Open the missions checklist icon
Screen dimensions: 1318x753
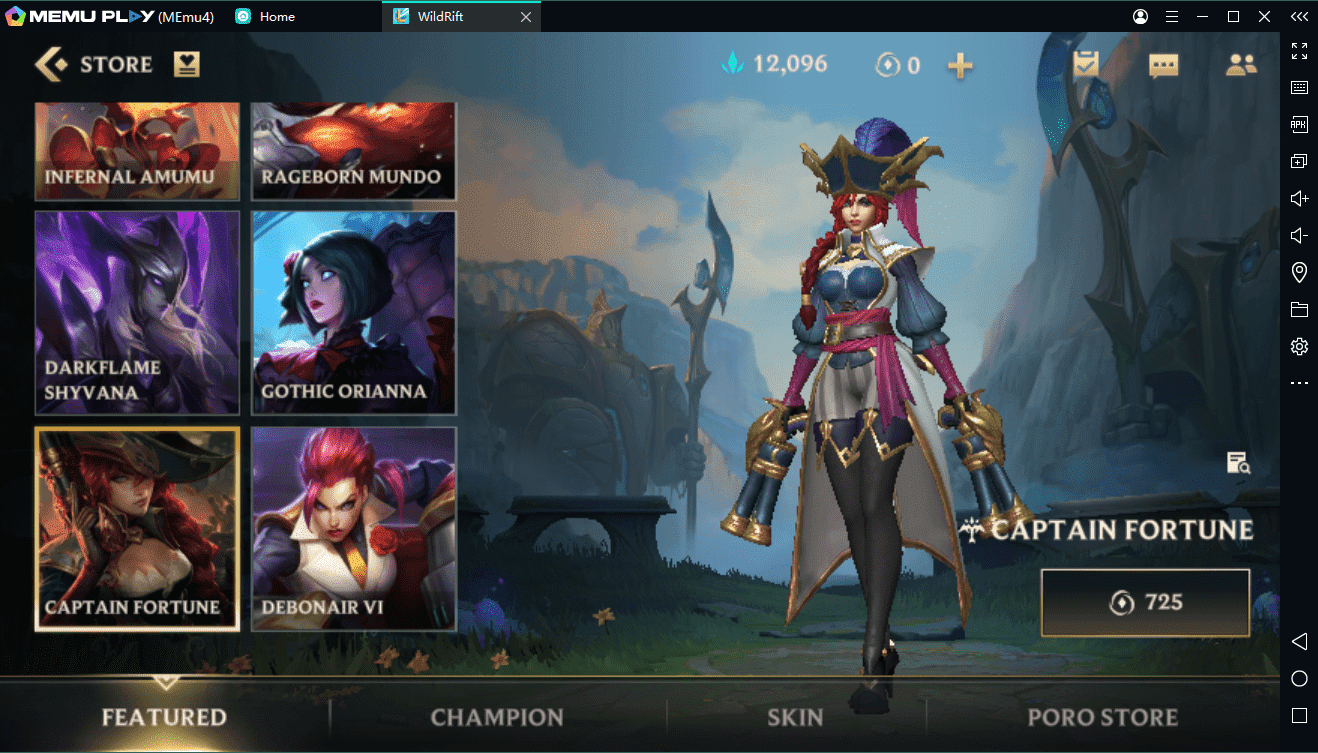pos(1085,65)
